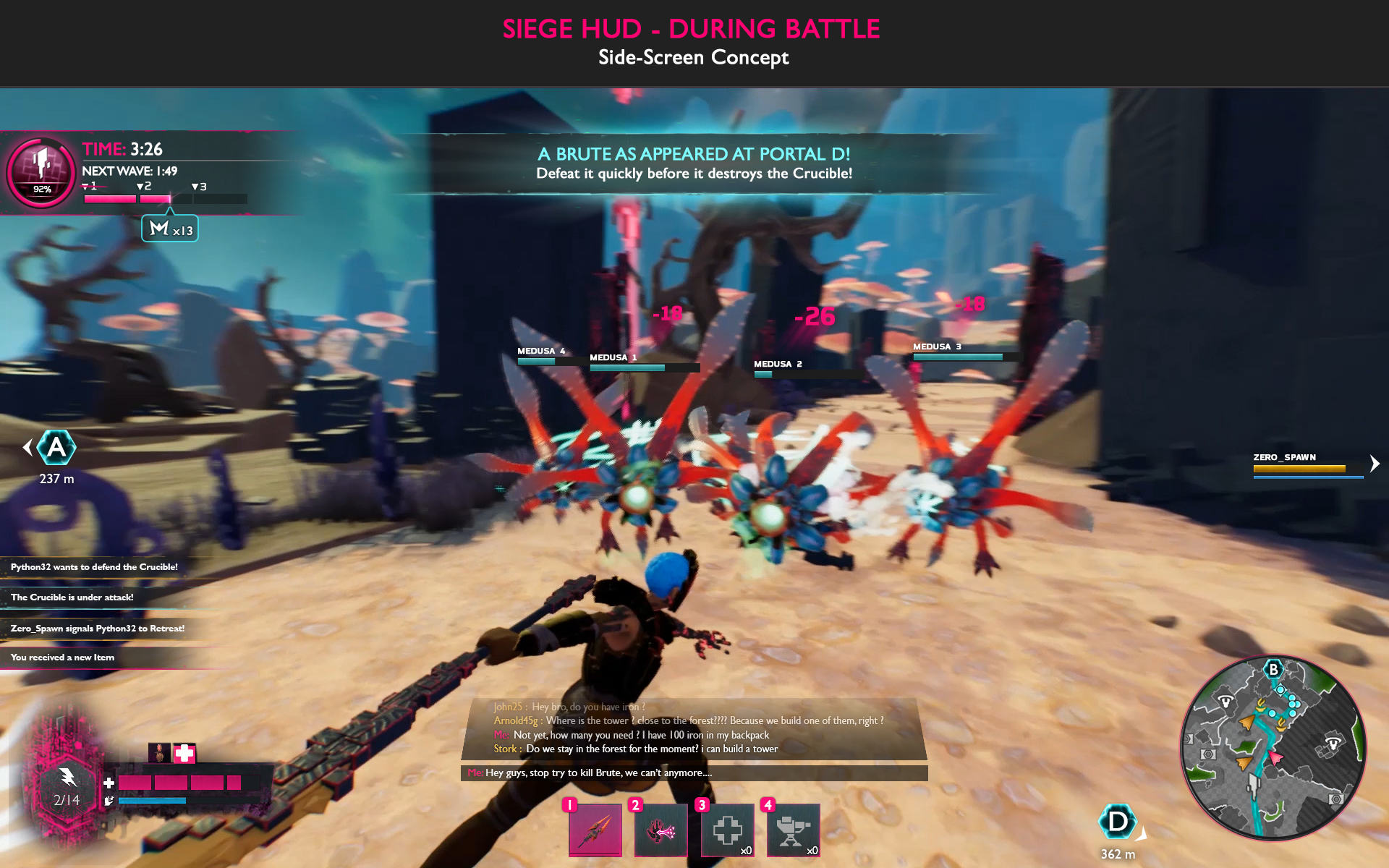The height and width of the screenshot is (868, 1389).
Task: Select the 'Python32 wants to defend the Crucible!' notification
Action: 94,567
